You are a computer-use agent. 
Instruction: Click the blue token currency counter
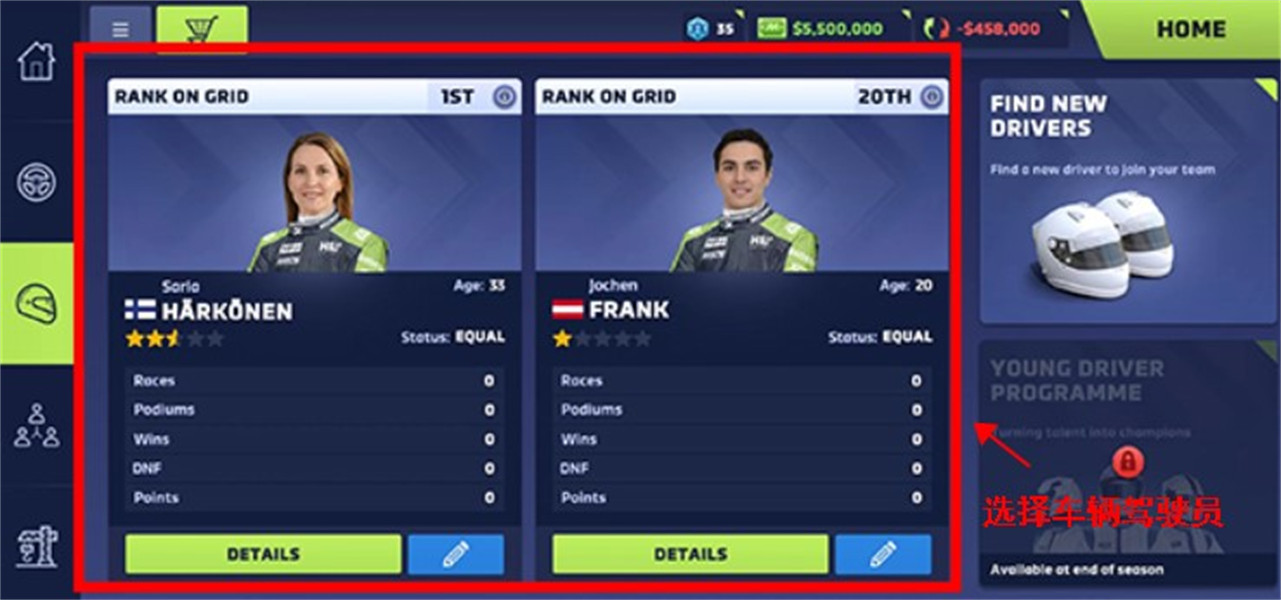point(710,29)
